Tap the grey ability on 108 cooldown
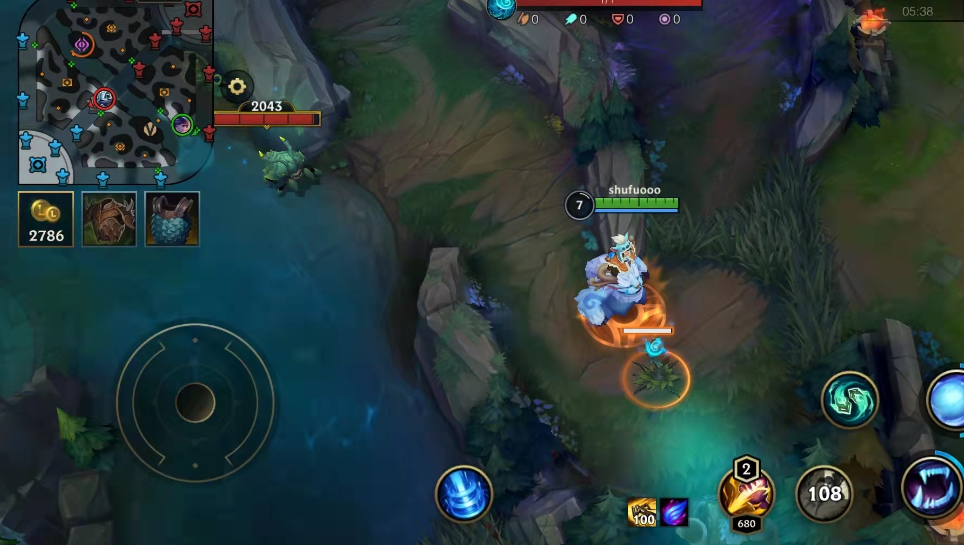 click(x=825, y=494)
